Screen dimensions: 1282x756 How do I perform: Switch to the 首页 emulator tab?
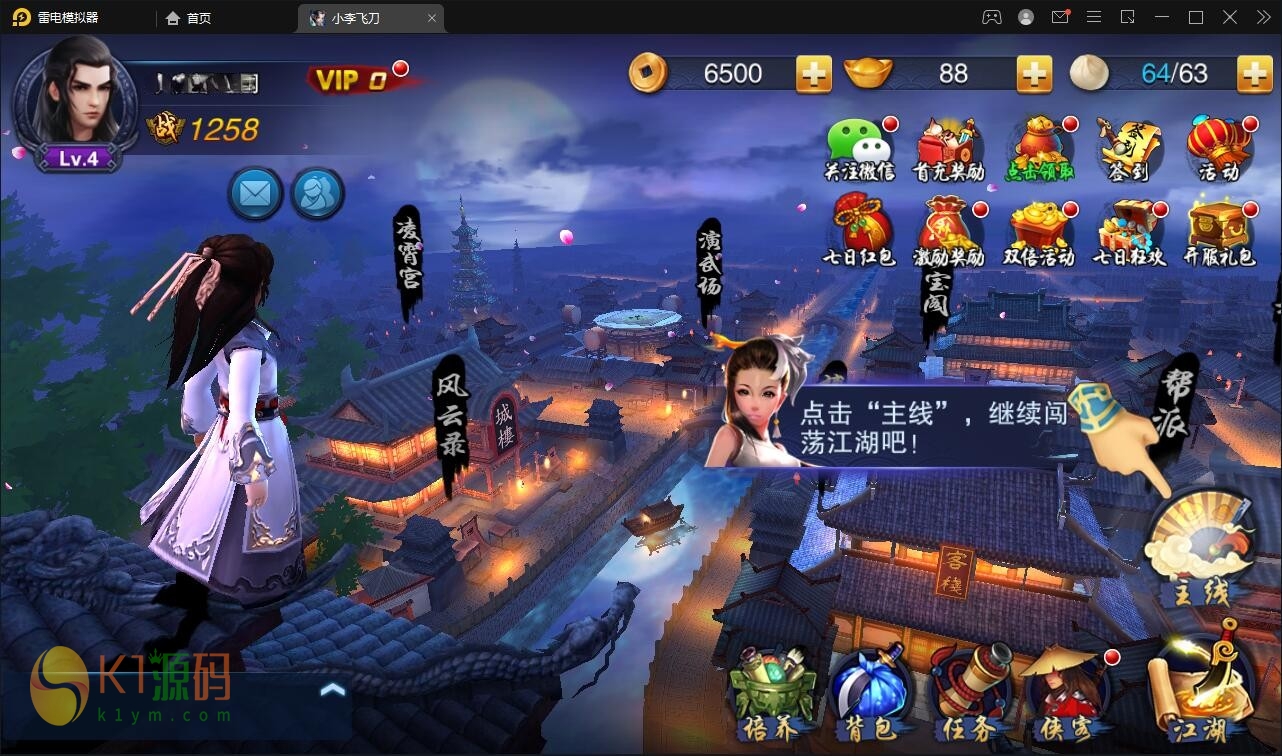tap(189, 18)
